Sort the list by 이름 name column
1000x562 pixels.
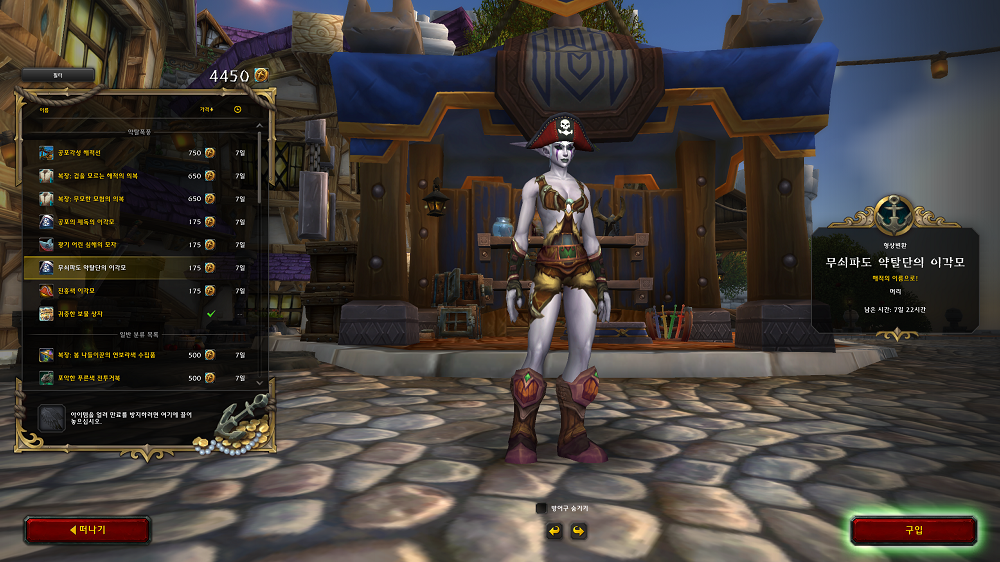pyautogui.click(x=45, y=109)
